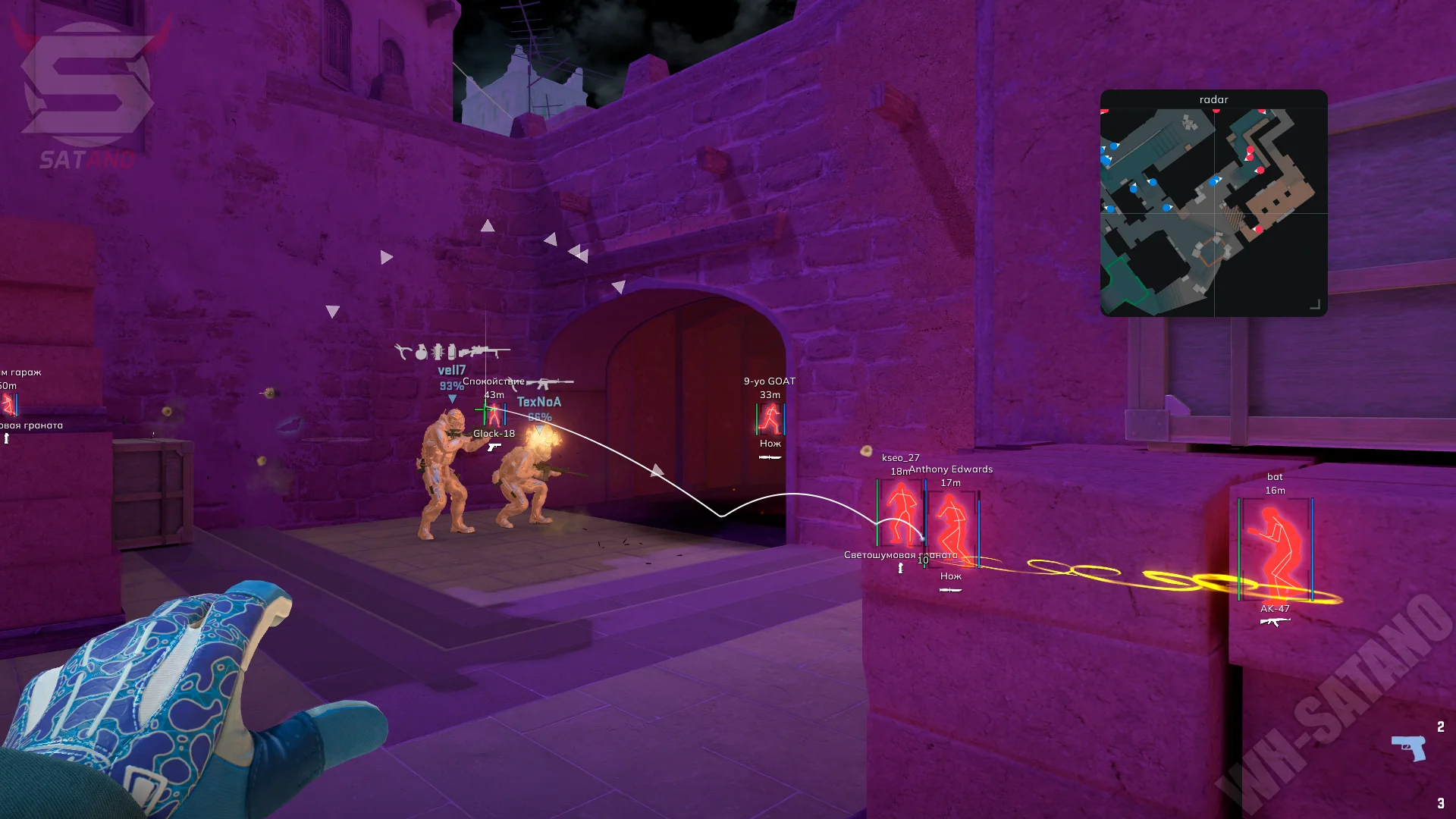Click the "radar" window title label
This screenshot has height=819, width=1456.
[1213, 99]
